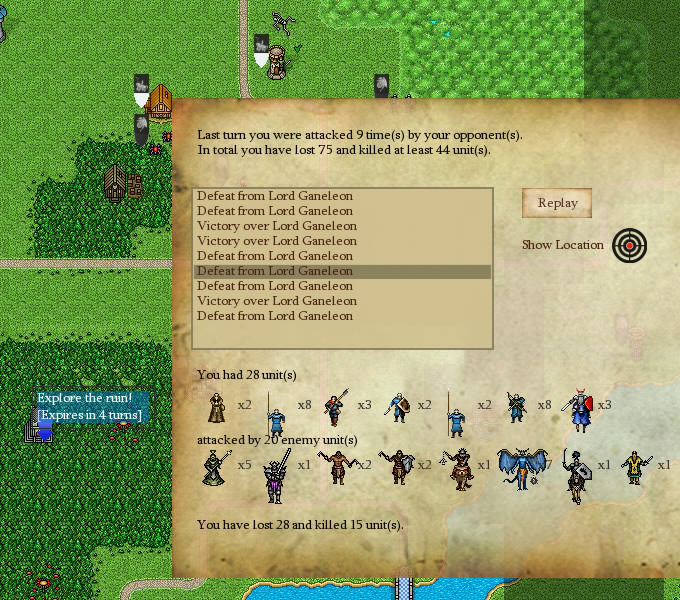This screenshot has height=600, width=680.
Task: Pick the first Victory over Lord Ganeleon entry
Action: [277, 226]
